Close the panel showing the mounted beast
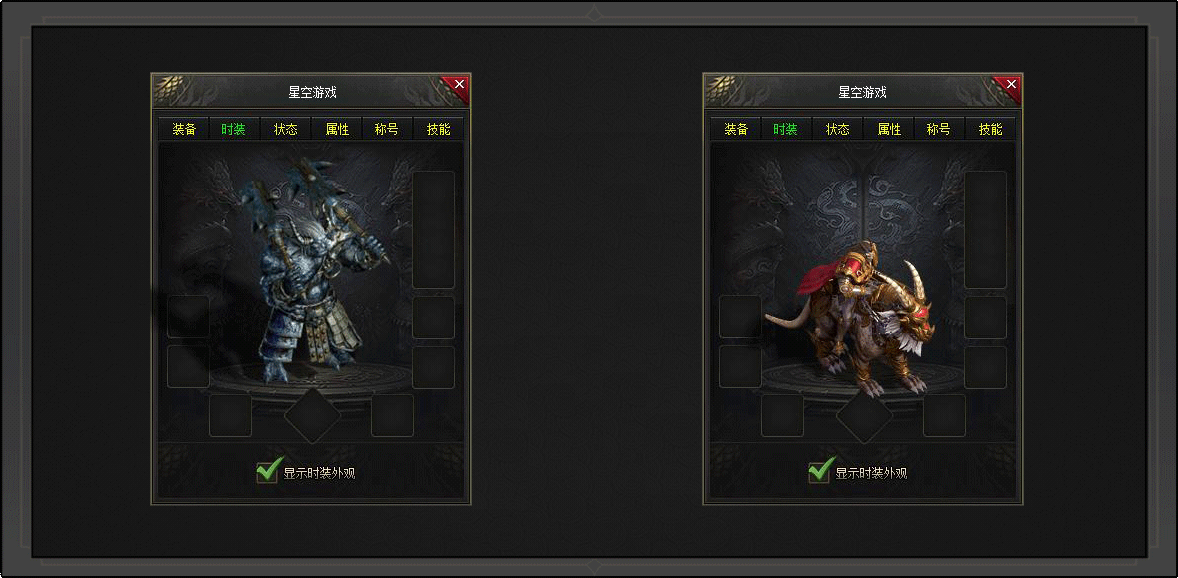The height and width of the screenshot is (578, 1178). 1011,85
